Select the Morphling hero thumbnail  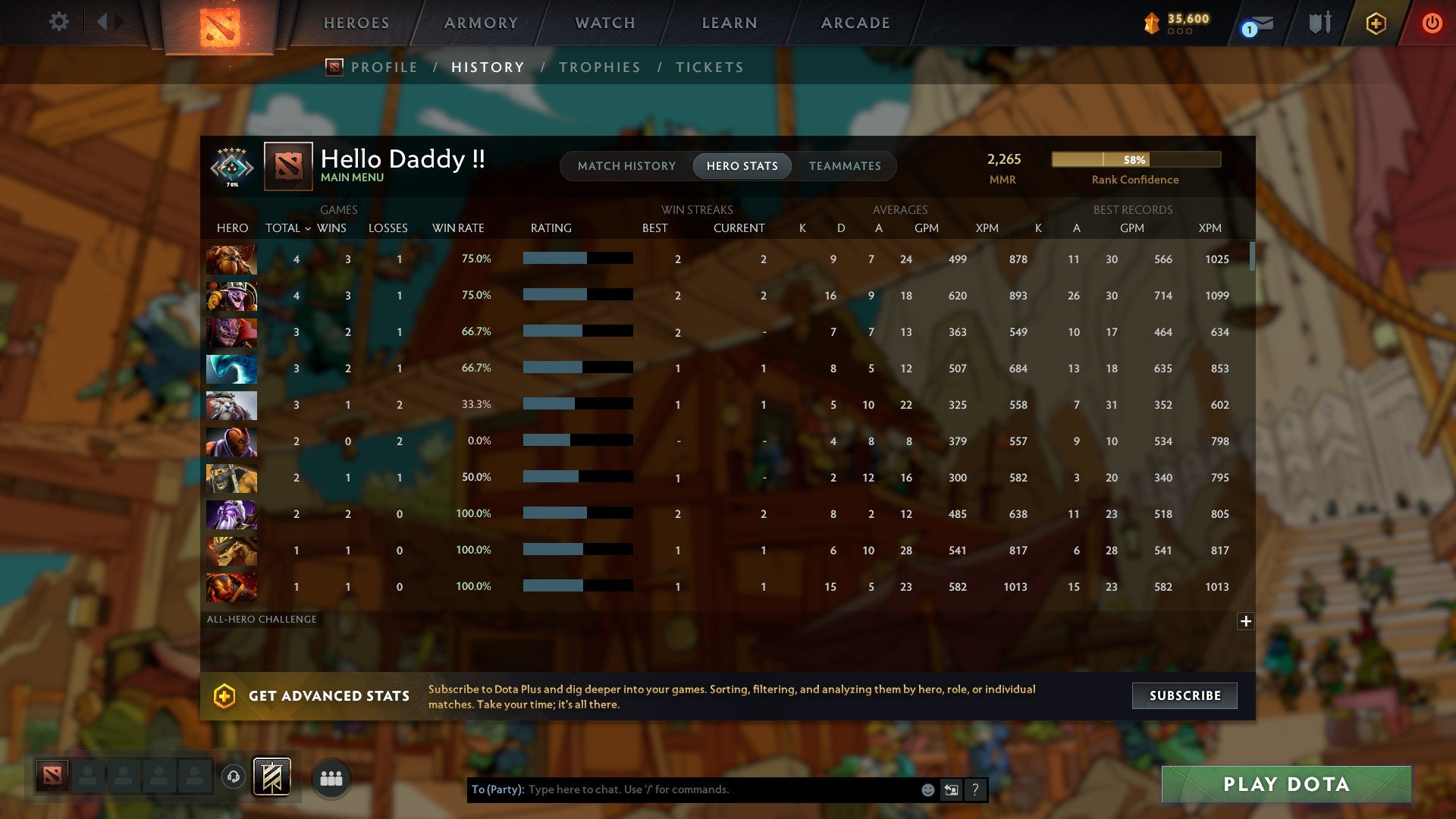click(x=231, y=369)
